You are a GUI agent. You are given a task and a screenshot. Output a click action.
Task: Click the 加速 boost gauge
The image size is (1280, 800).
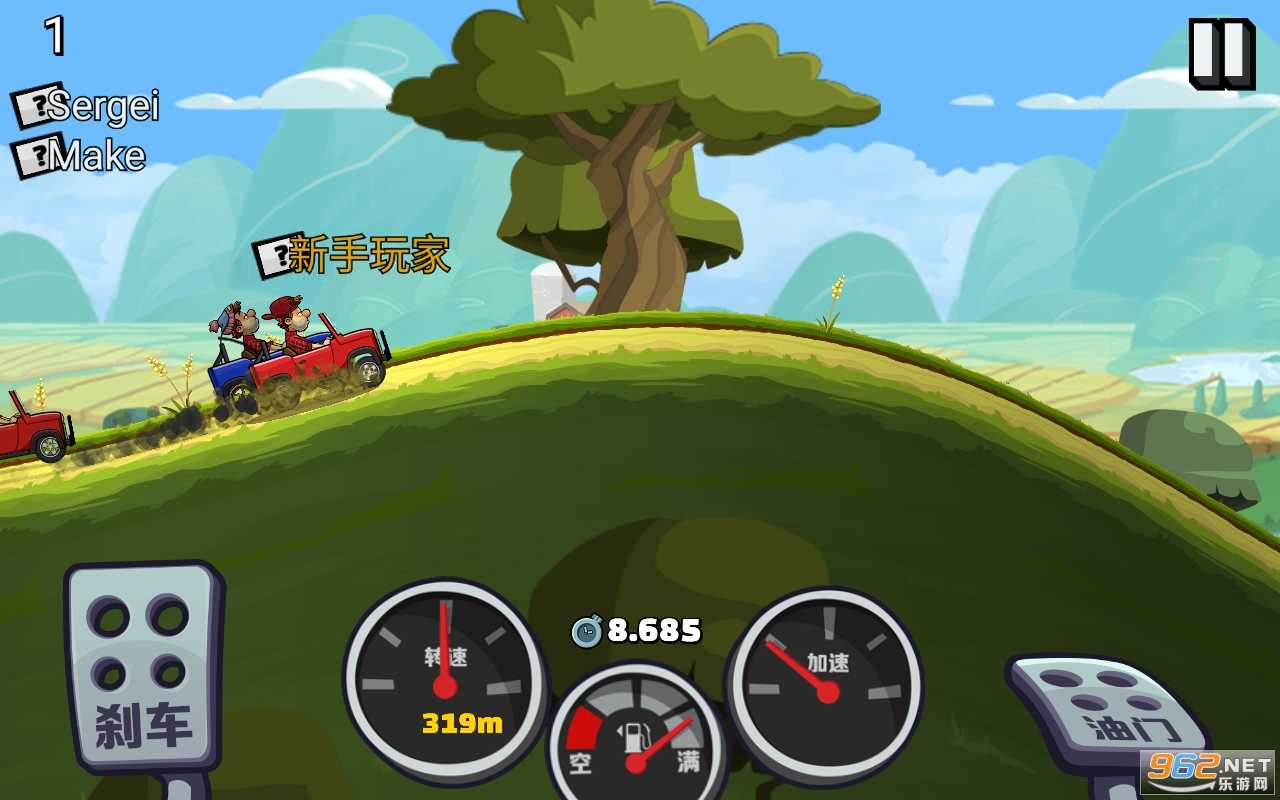830,685
